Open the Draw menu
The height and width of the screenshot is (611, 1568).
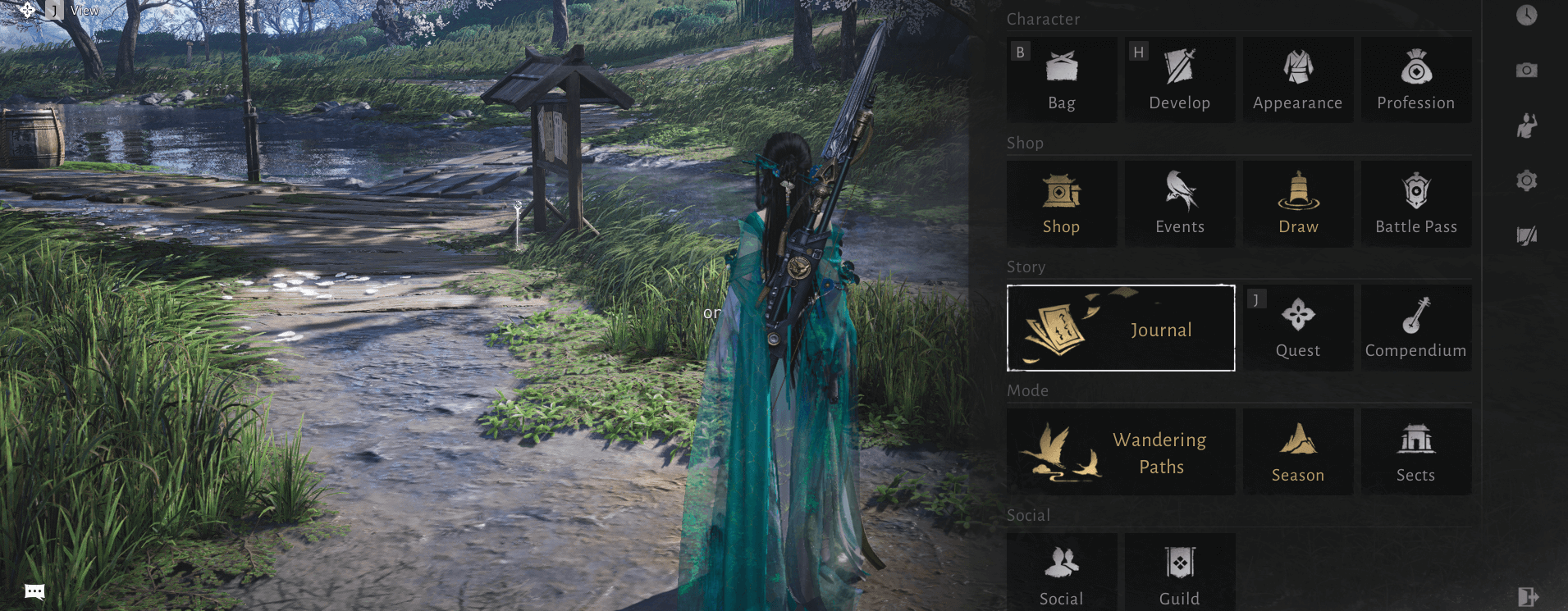pyautogui.click(x=1297, y=203)
